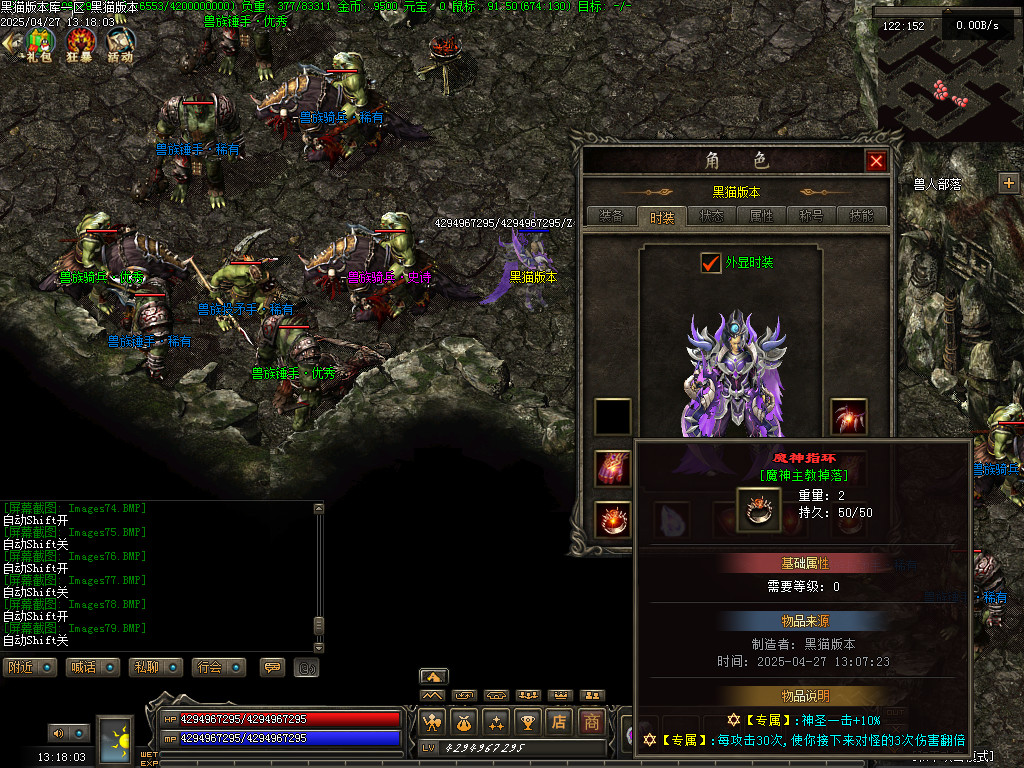Open the 商 mall button
Image resolution: width=1024 pixels, height=768 pixels.
593,721
